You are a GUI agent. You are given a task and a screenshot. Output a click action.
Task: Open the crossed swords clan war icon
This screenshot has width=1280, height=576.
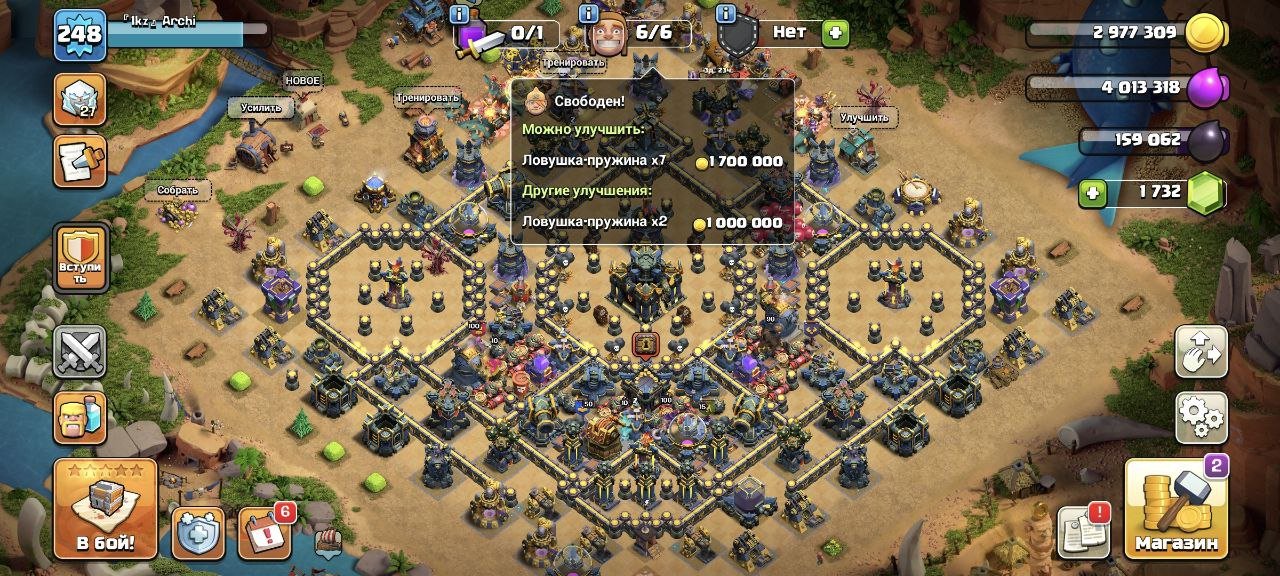coord(80,351)
